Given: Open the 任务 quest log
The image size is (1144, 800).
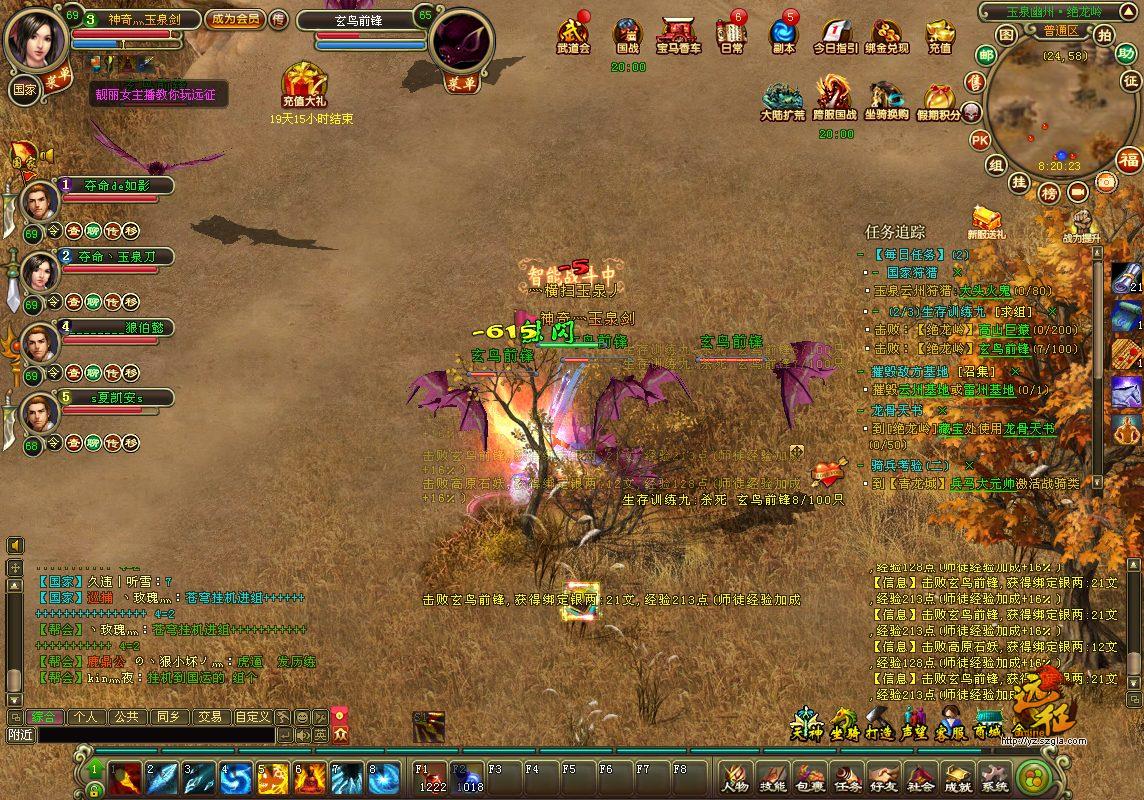Looking at the screenshot, I should (848, 777).
